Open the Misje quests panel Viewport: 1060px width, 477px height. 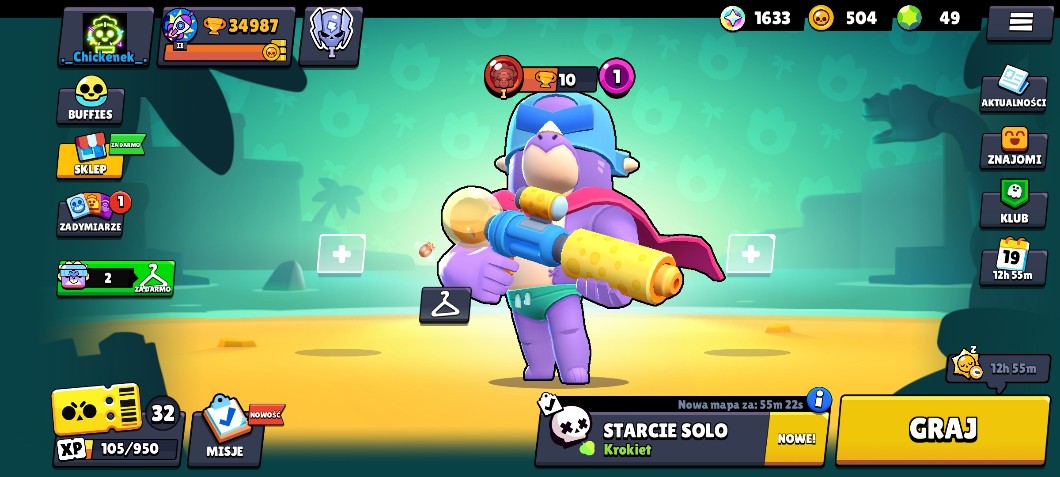(x=225, y=430)
